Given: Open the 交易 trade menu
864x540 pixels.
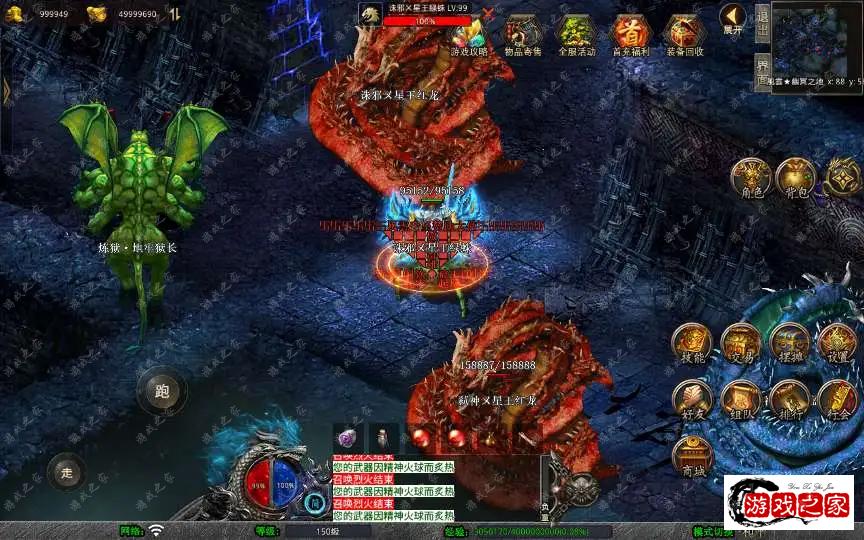Looking at the screenshot, I should click(741, 343).
